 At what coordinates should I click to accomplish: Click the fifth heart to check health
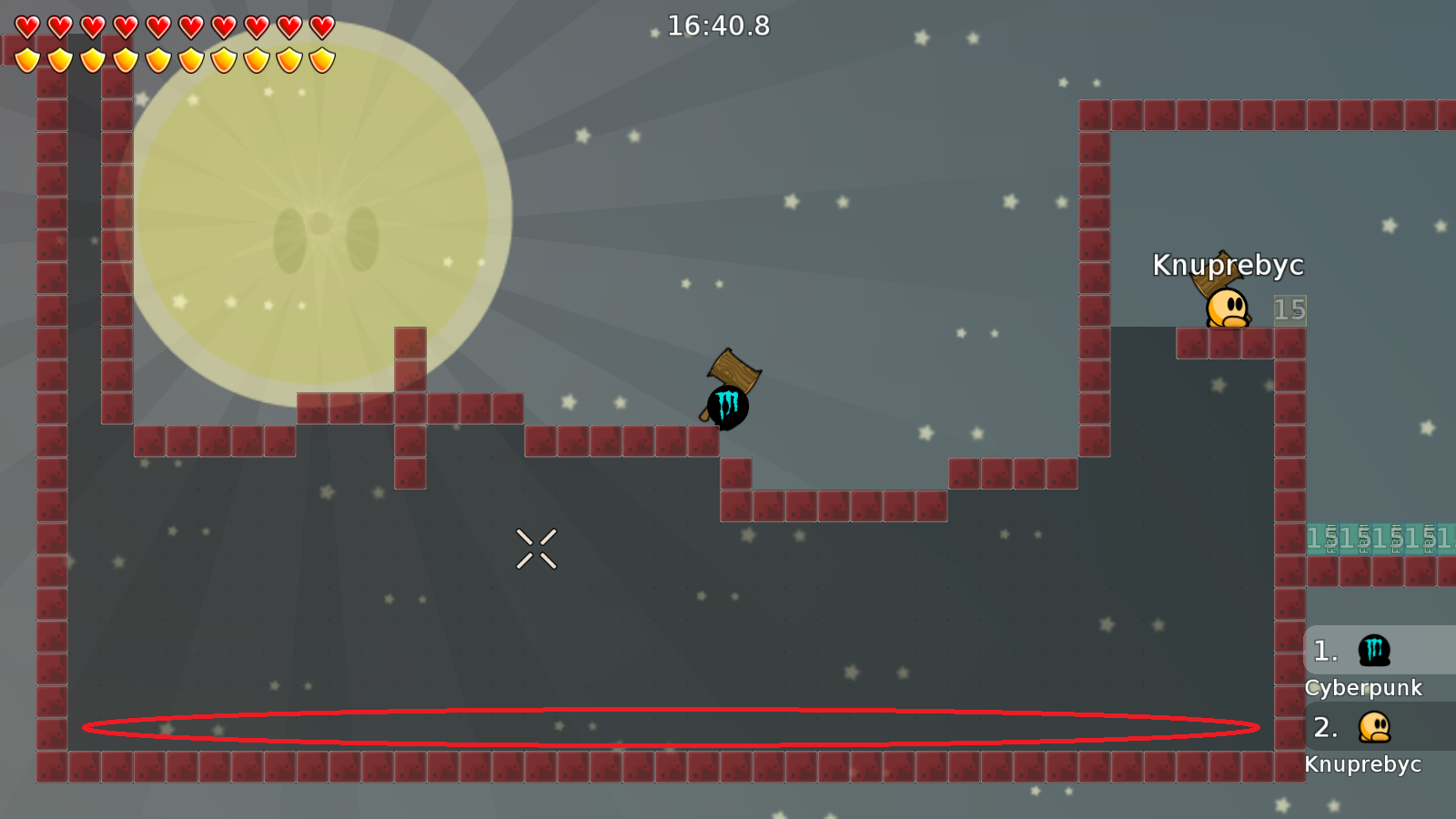tap(157, 25)
